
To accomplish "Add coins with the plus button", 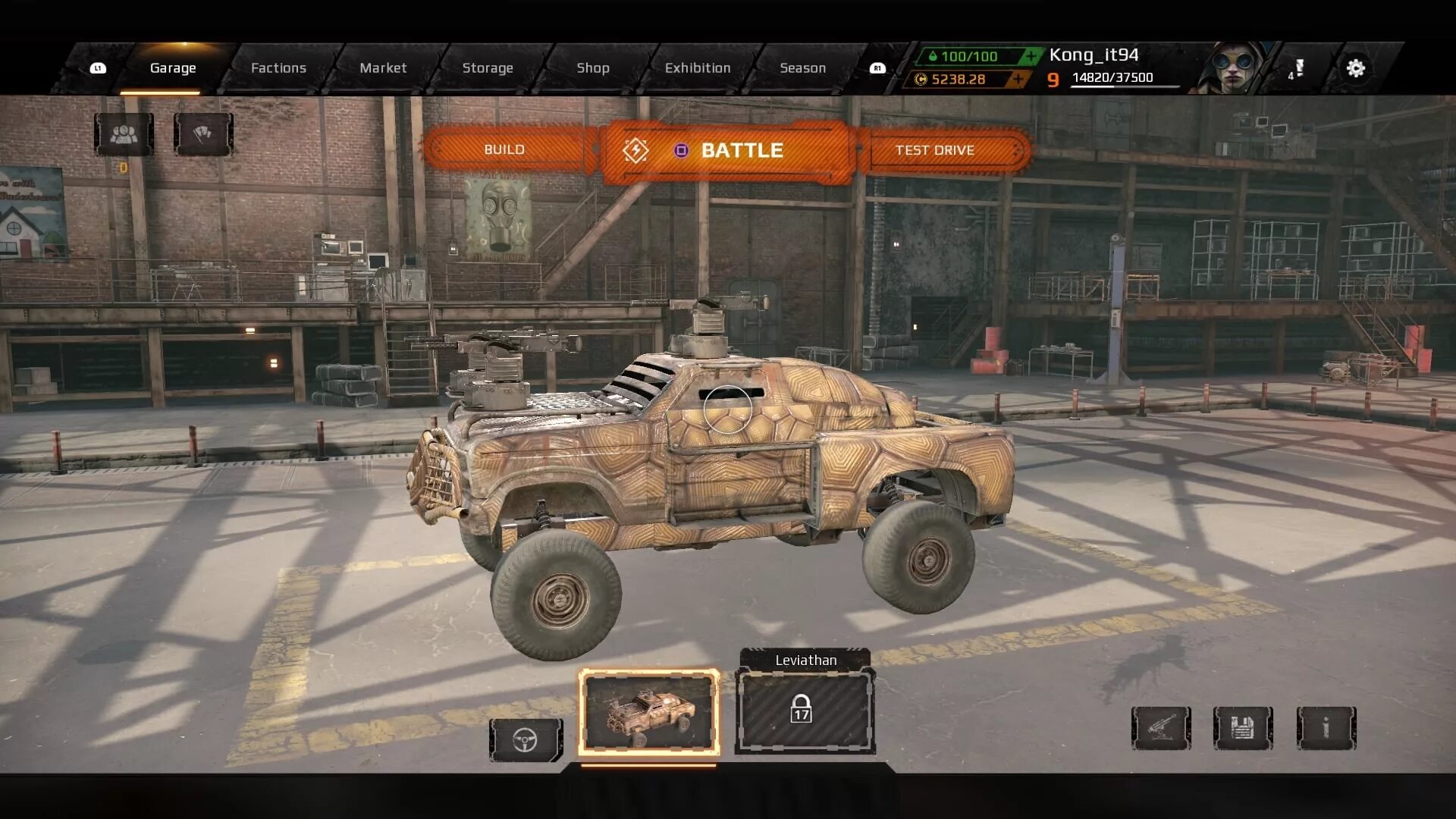I will tap(1018, 79).
